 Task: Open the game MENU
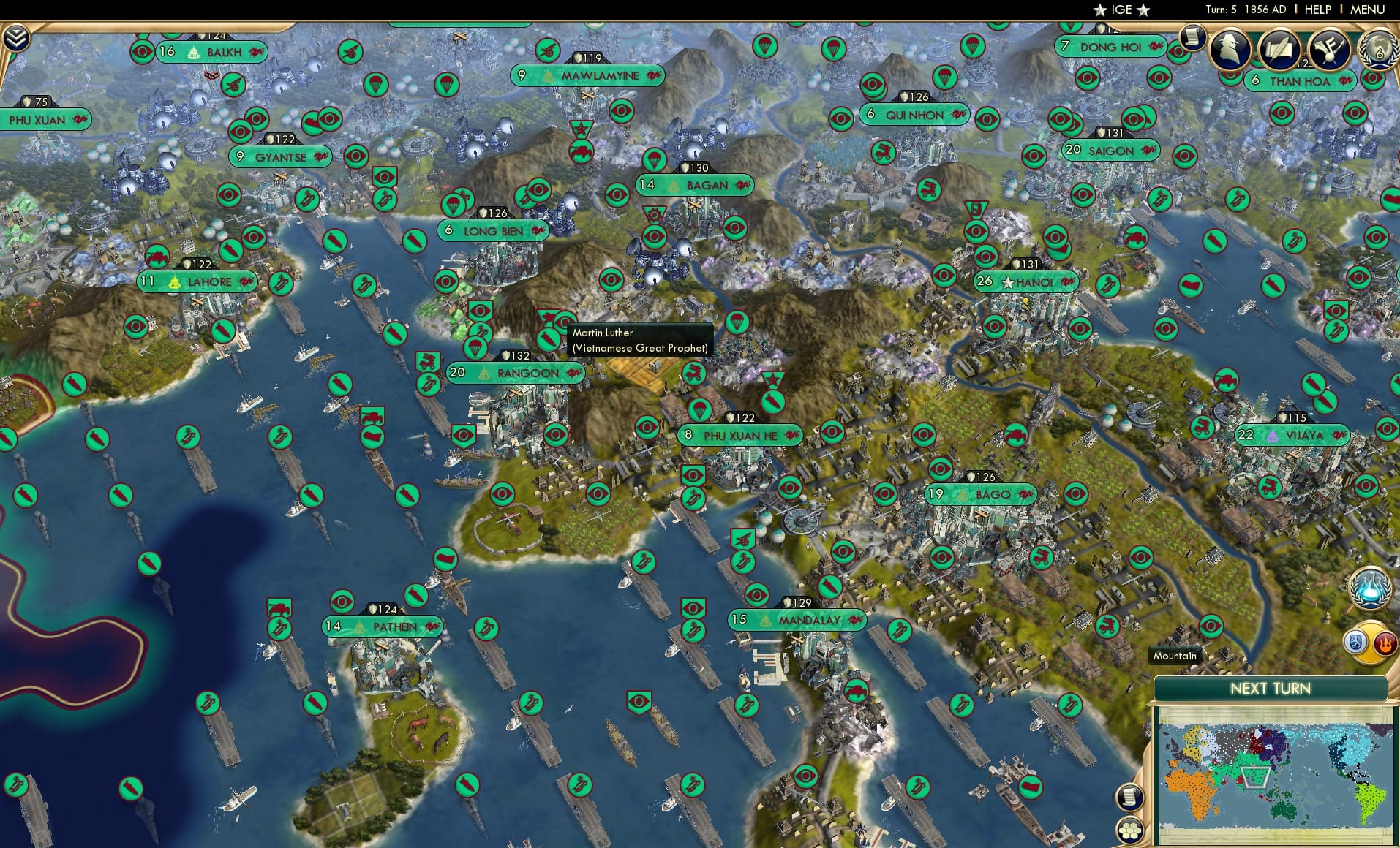pos(1367,9)
